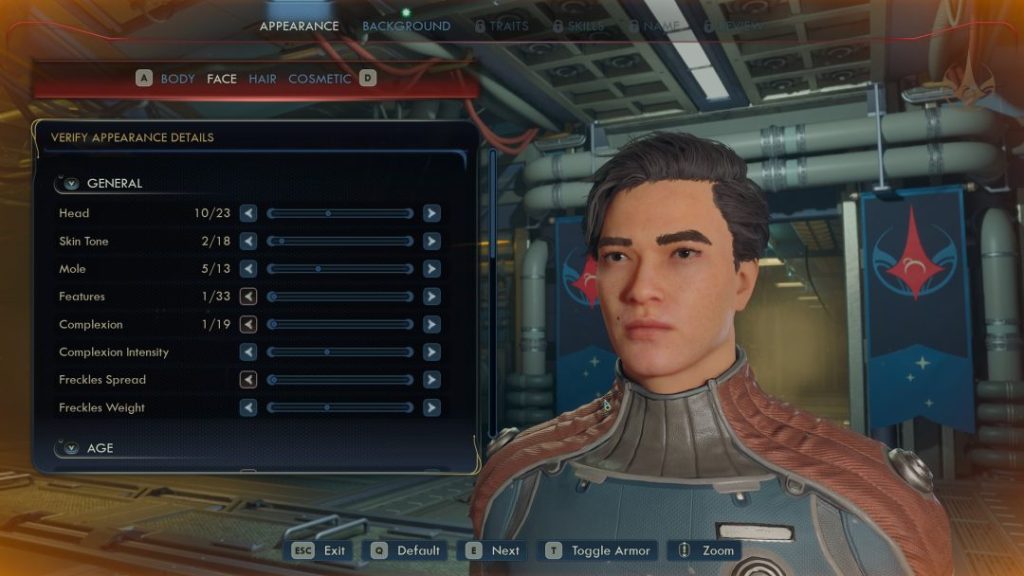The image size is (1024, 576).
Task: Choose the next Features option
Action: click(431, 297)
